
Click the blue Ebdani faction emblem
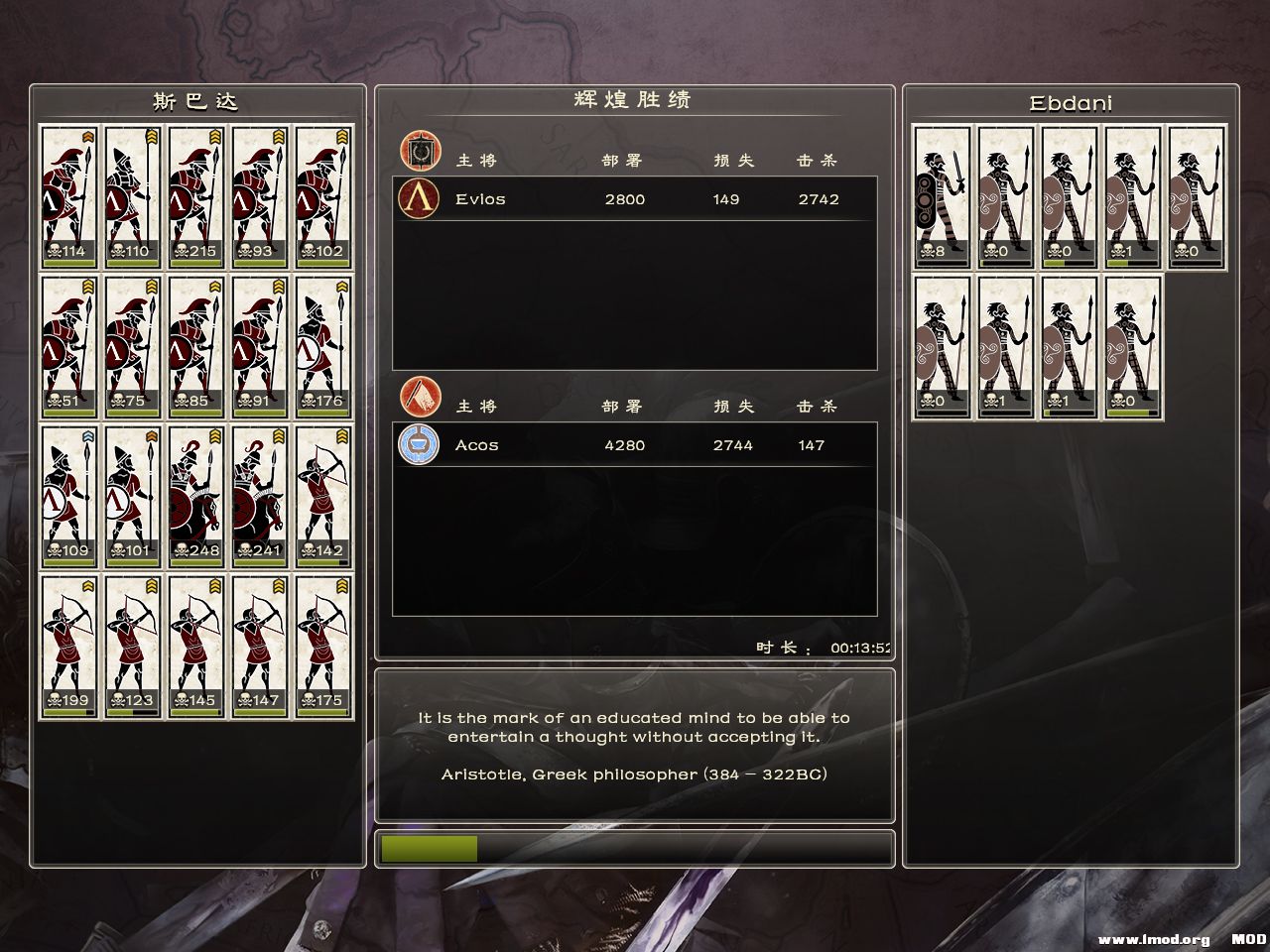[x=419, y=445]
